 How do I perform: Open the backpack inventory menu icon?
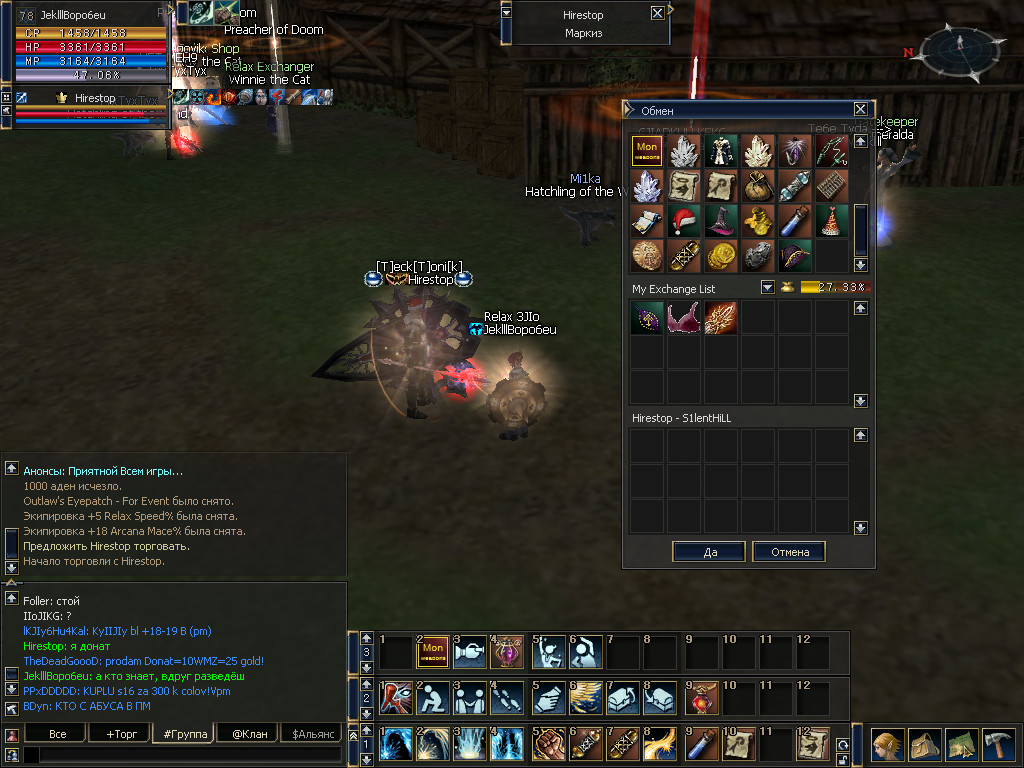[x=924, y=745]
